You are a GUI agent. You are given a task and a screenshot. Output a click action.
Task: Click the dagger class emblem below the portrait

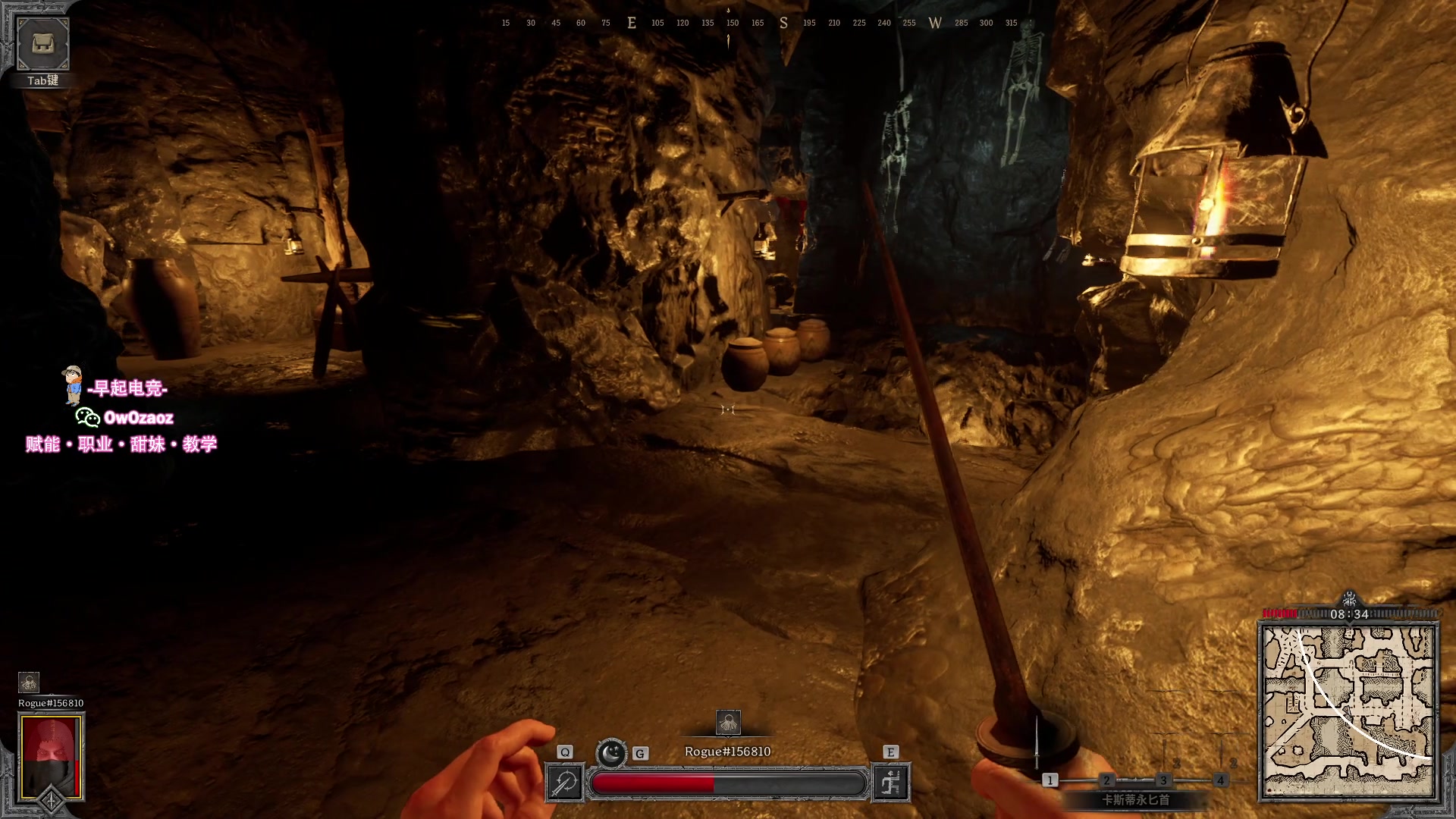51,802
